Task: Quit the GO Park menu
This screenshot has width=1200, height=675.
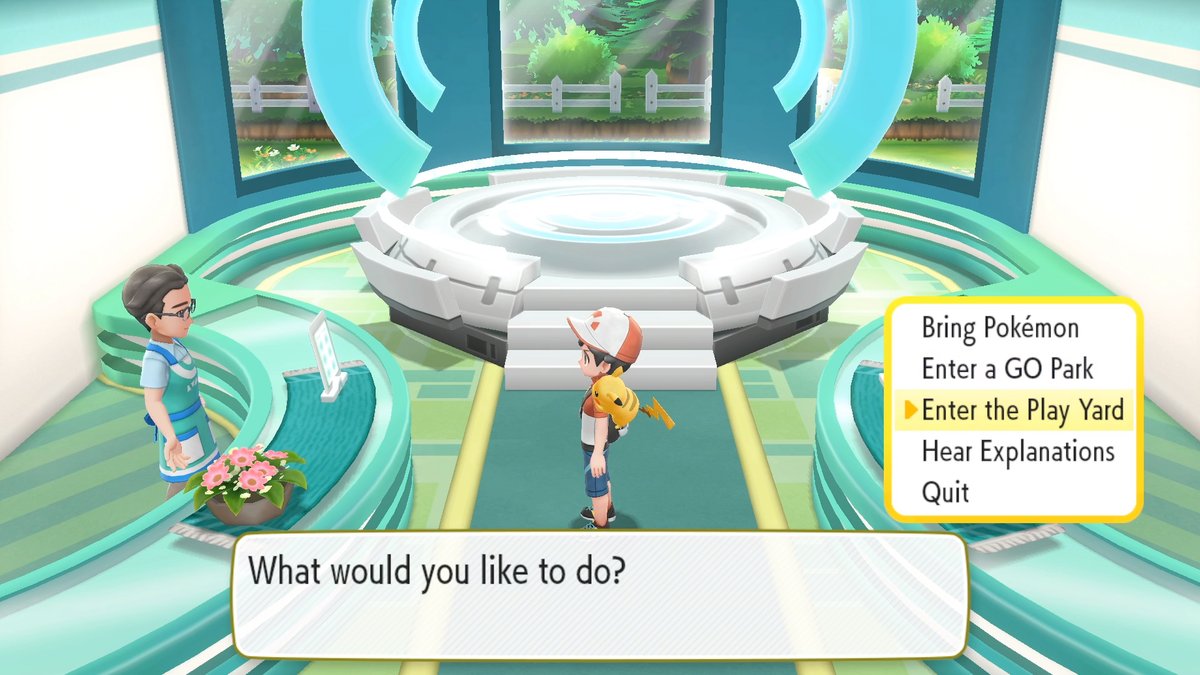Action: (x=945, y=492)
